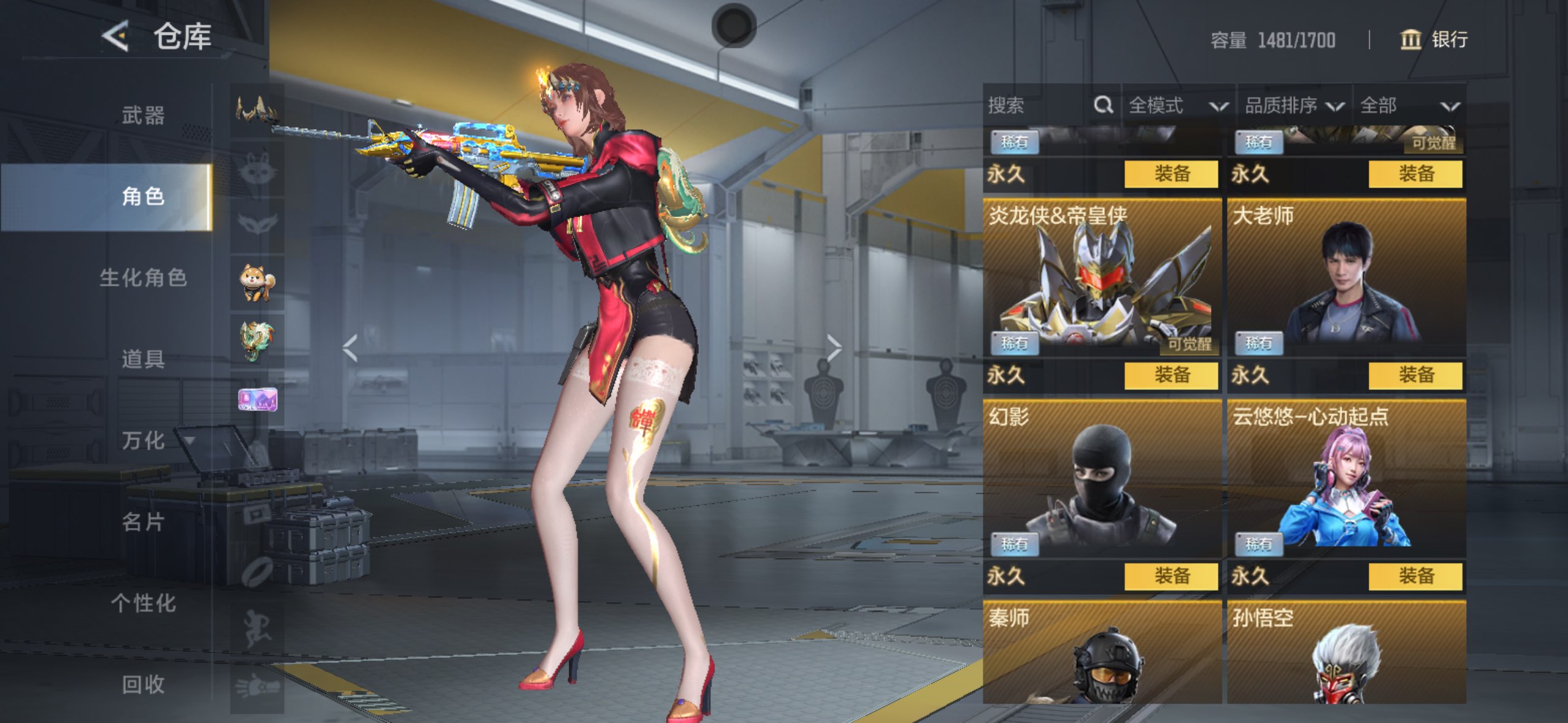Switch to the 名片 name card tab
The image size is (1568, 723).
[143, 522]
